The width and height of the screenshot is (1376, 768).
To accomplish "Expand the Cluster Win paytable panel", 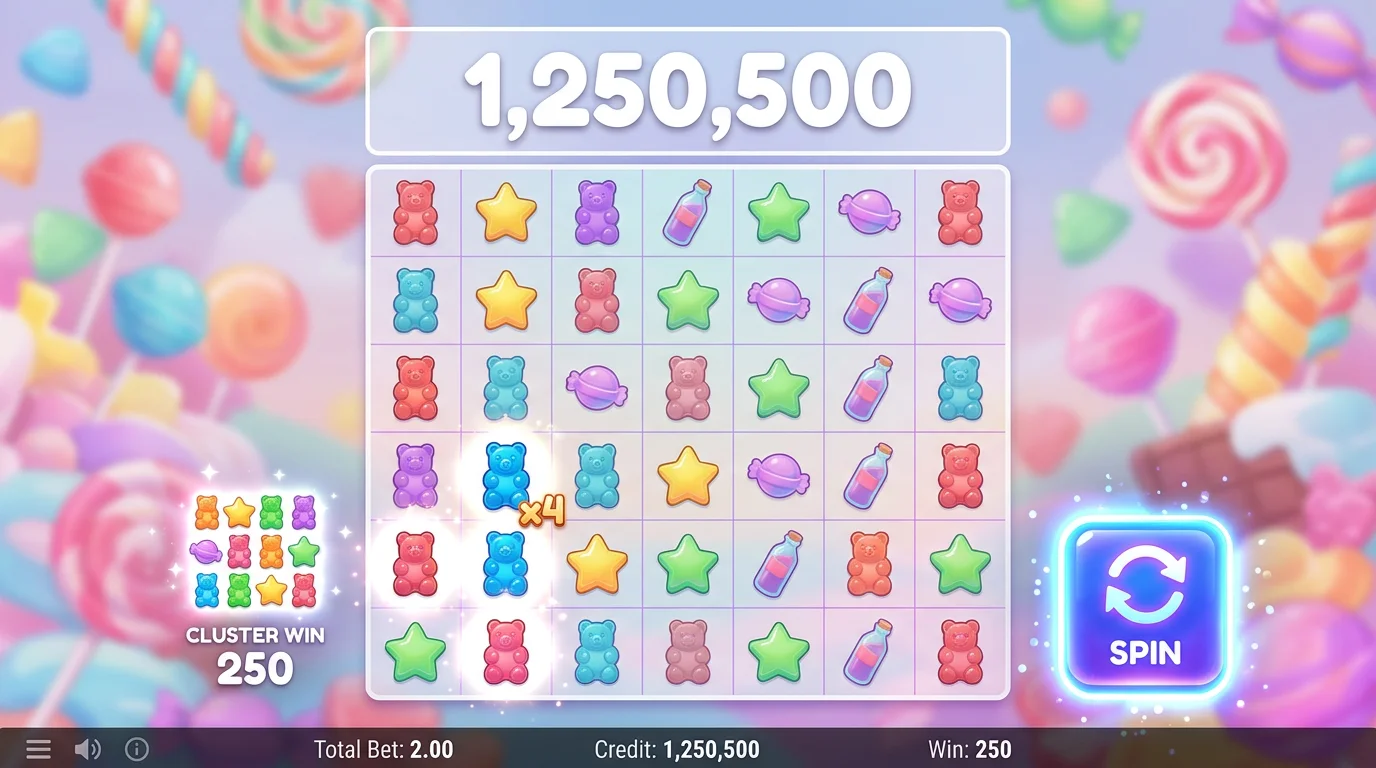I will point(255,555).
